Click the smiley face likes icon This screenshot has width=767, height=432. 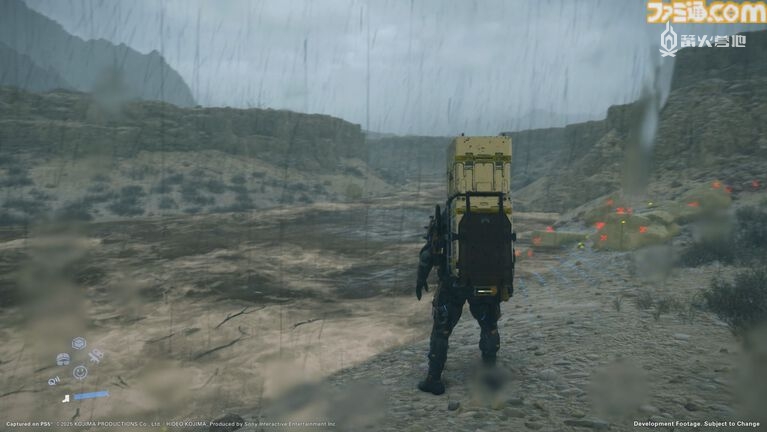[x=80, y=372]
